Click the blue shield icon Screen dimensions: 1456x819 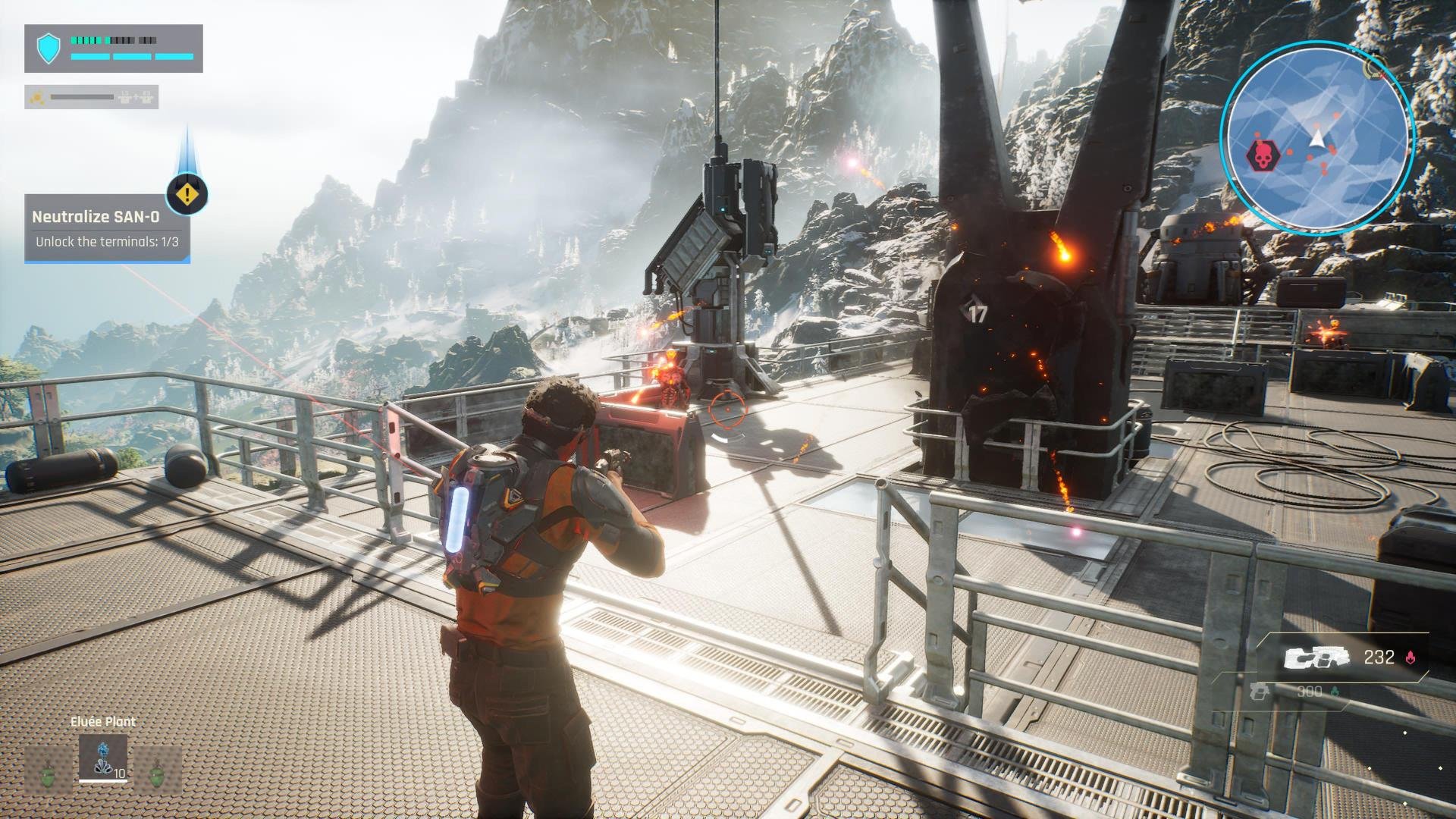pyautogui.click(x=49, y=49)
